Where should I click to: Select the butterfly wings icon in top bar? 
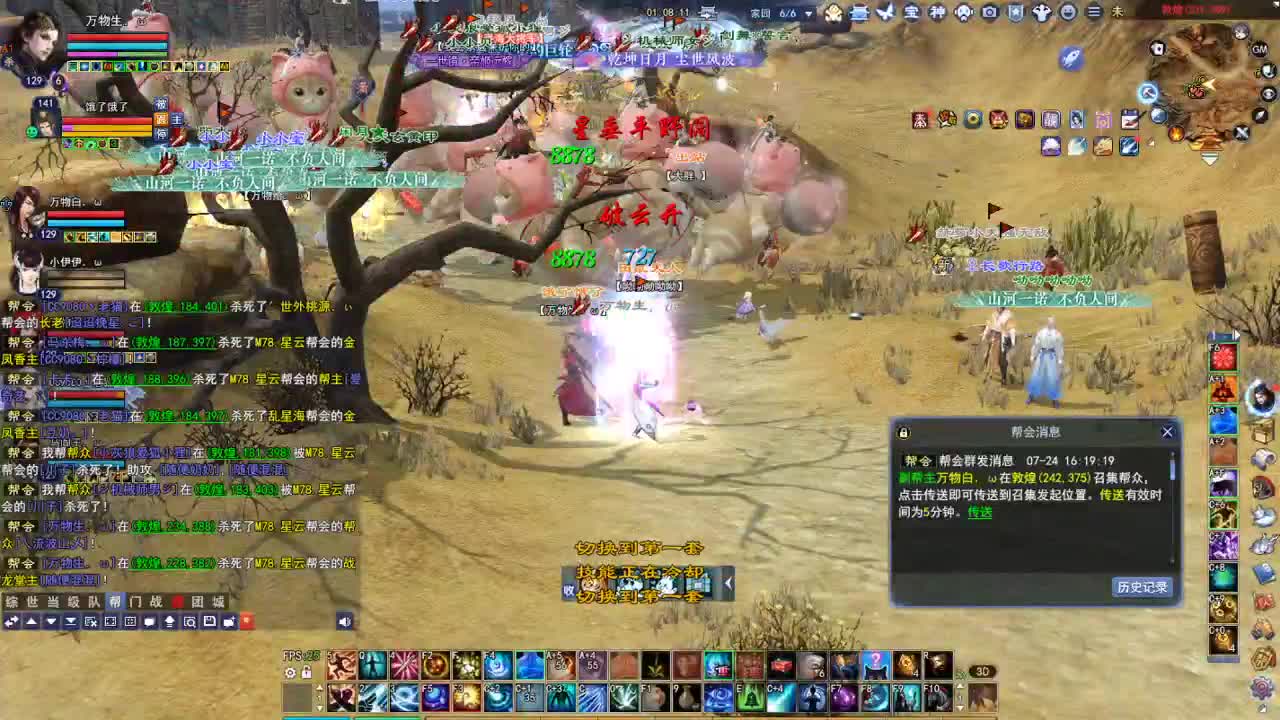pos(885,13)
